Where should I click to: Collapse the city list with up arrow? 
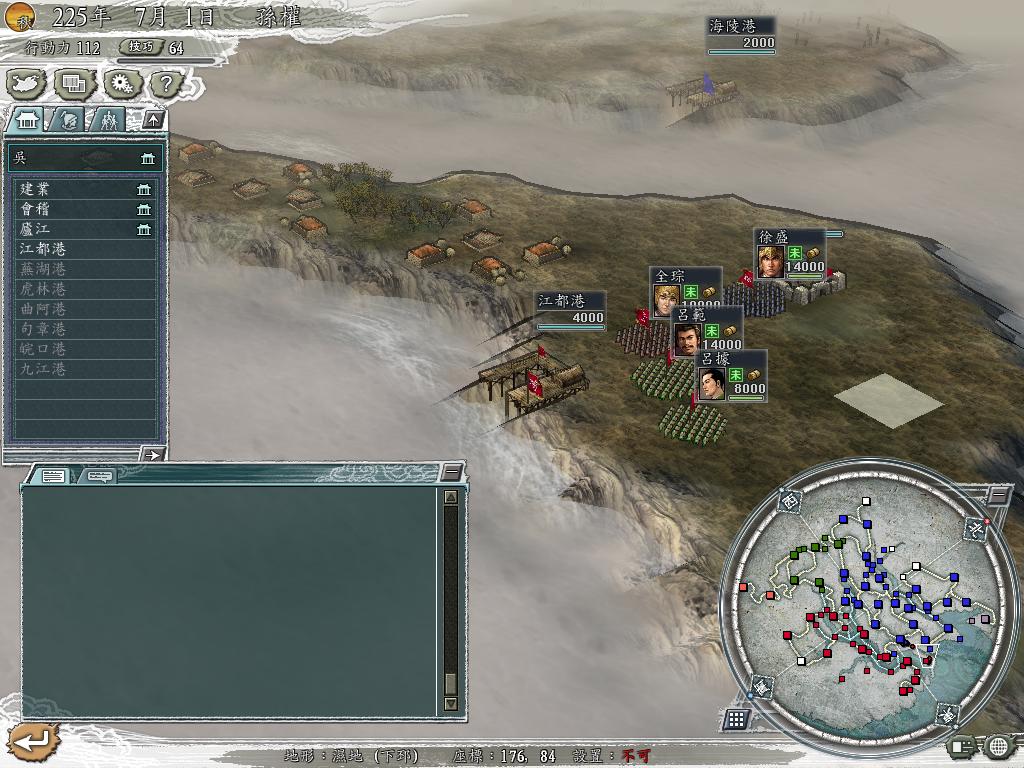click(153, 120)
